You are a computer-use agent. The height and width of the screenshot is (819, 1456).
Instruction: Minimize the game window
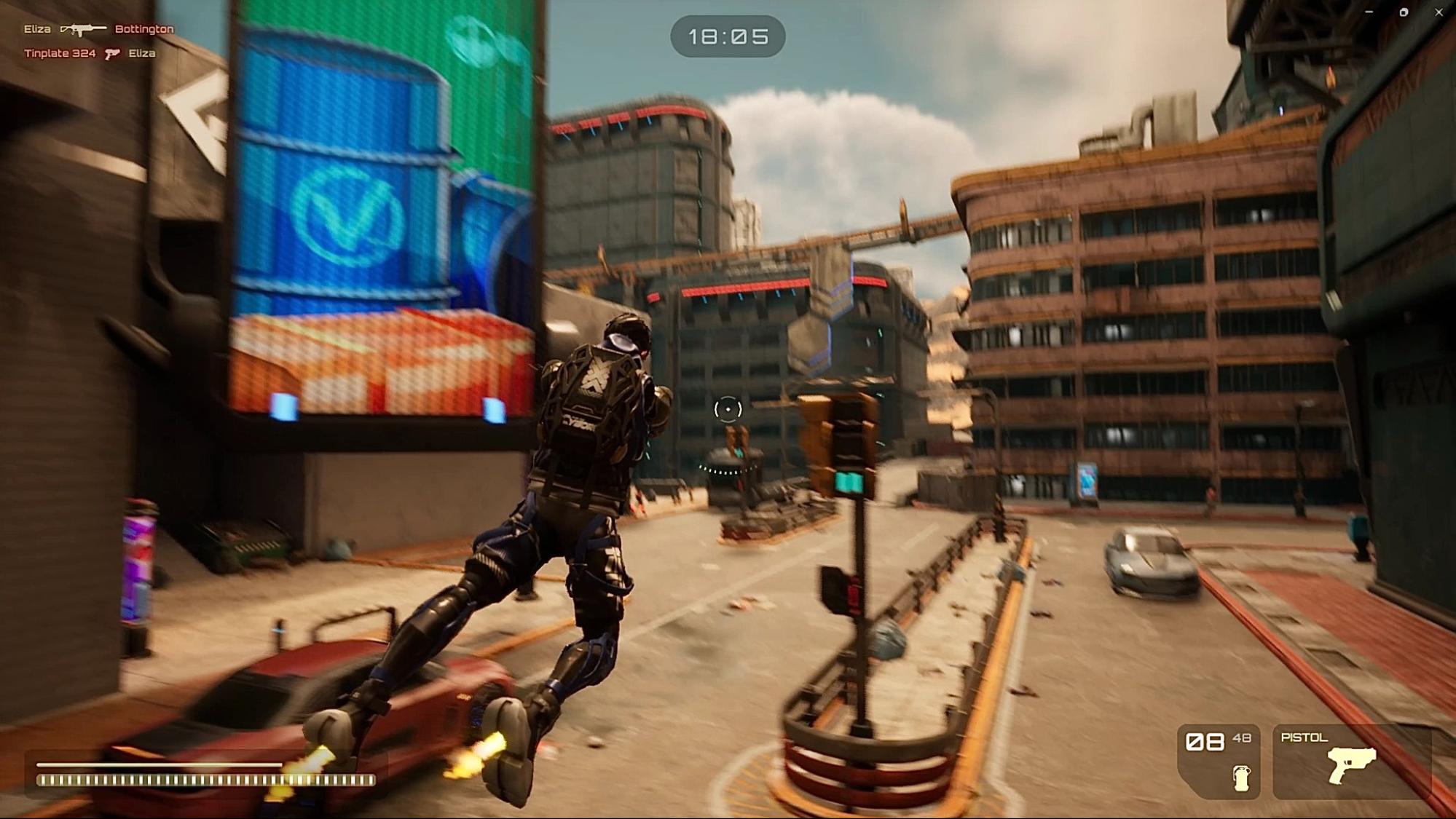tap(1369, 12)
